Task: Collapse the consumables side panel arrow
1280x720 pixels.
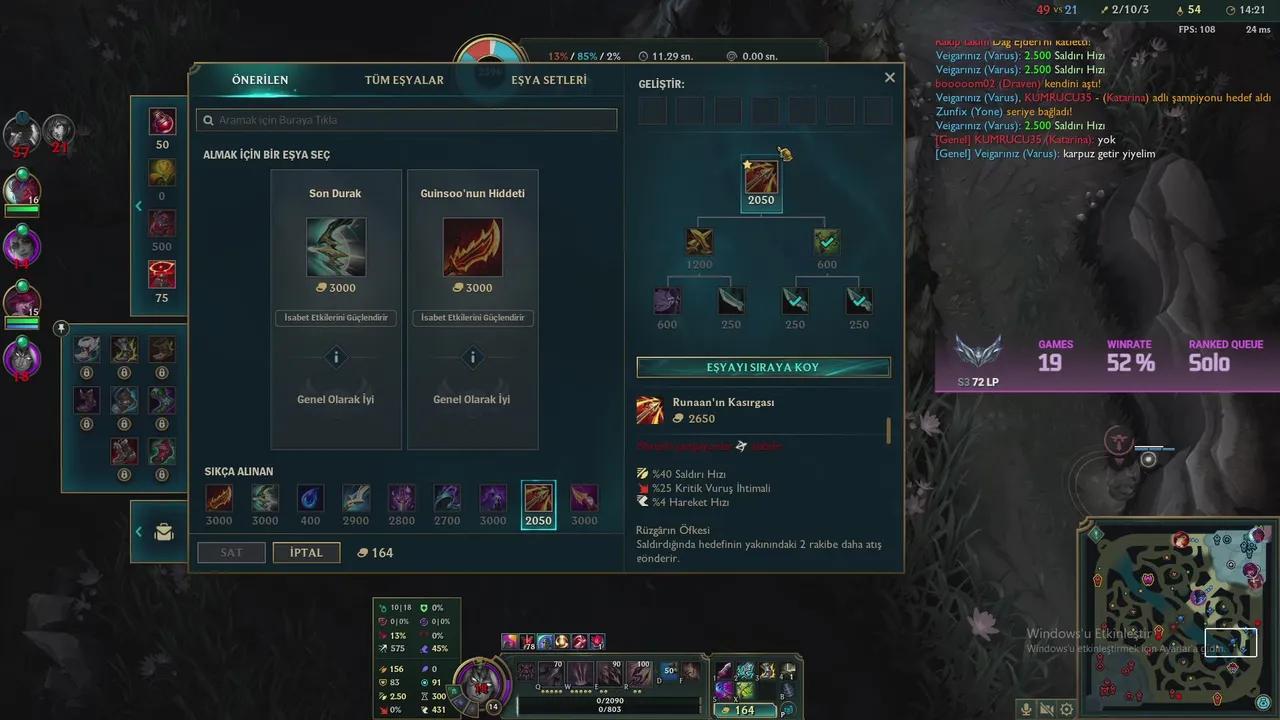Action: [139, 206]
